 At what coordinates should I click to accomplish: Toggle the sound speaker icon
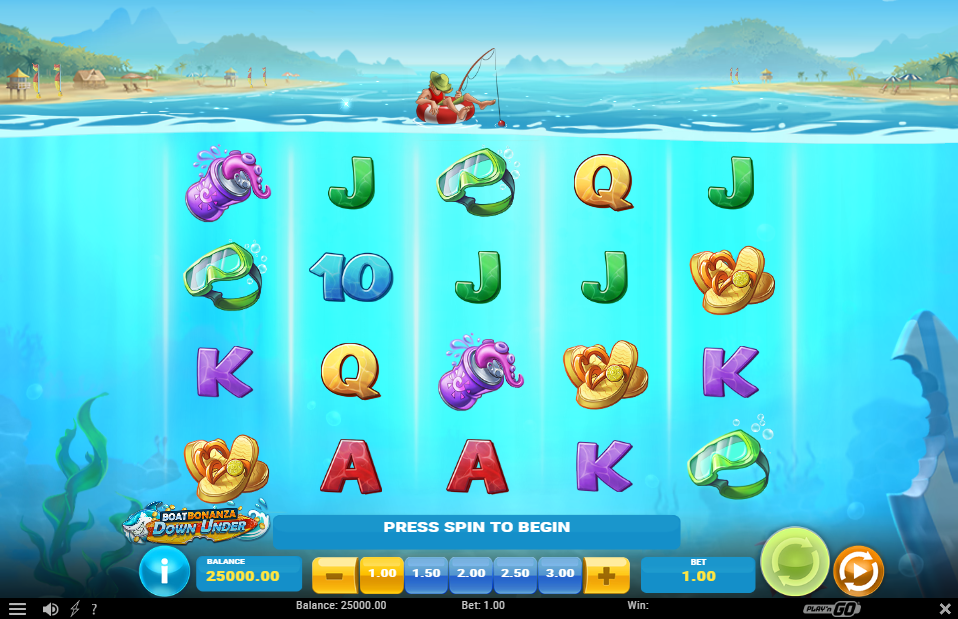pyautogui.click(x=50, y=608)
